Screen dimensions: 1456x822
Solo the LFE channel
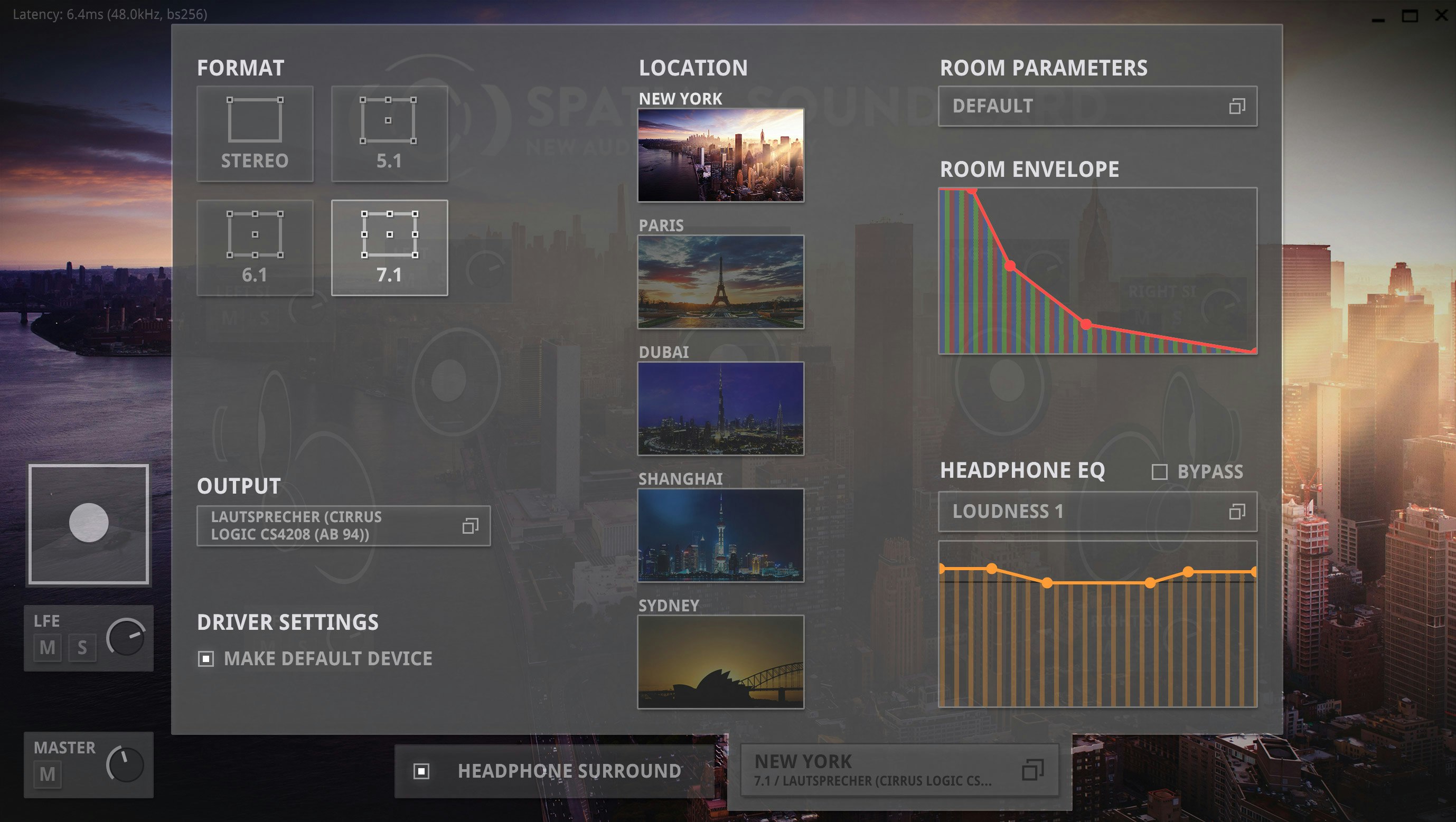point(82,648)
